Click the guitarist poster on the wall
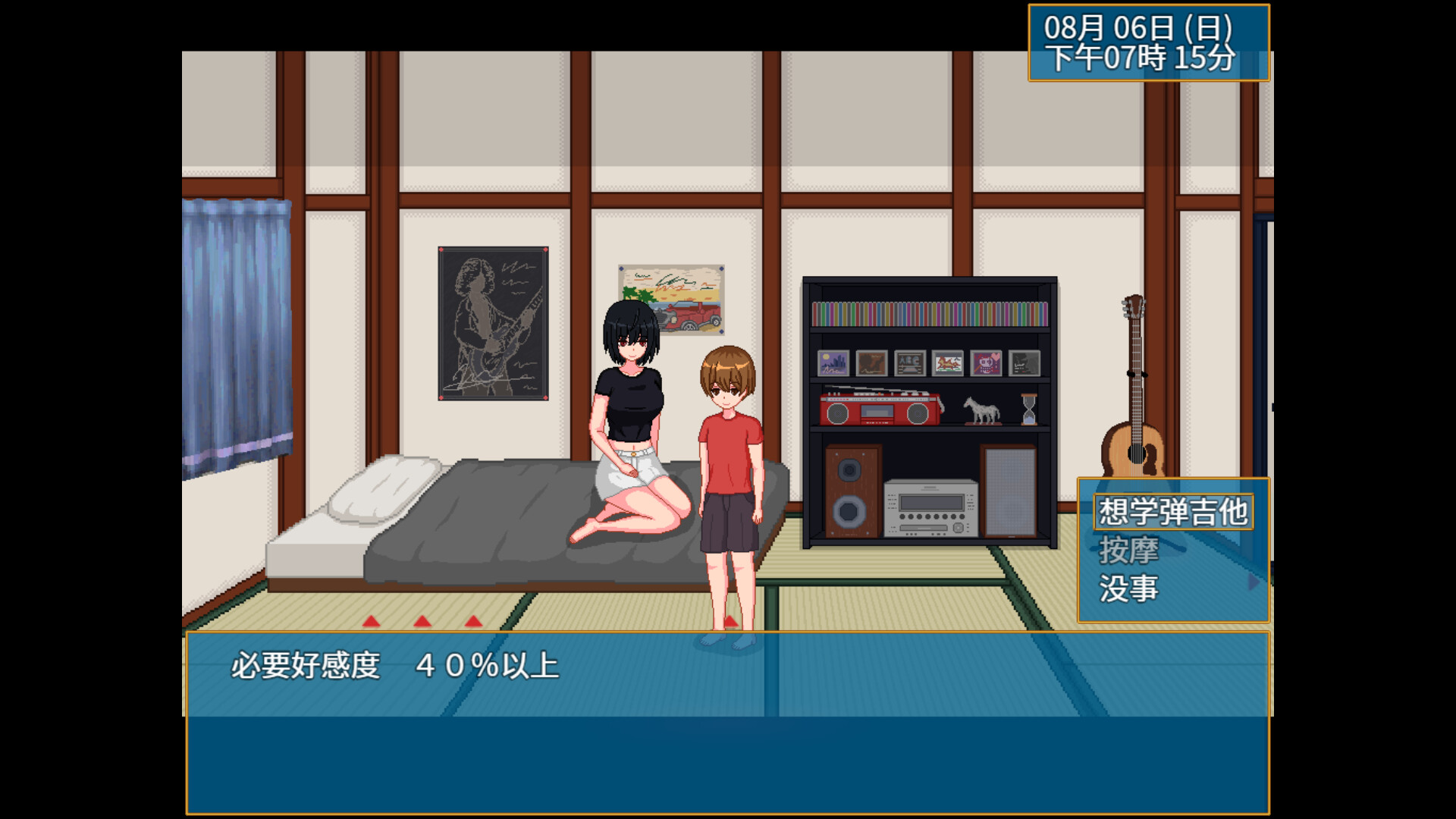The height and width of the screenshot is (819, 1456). coord(491,322)
